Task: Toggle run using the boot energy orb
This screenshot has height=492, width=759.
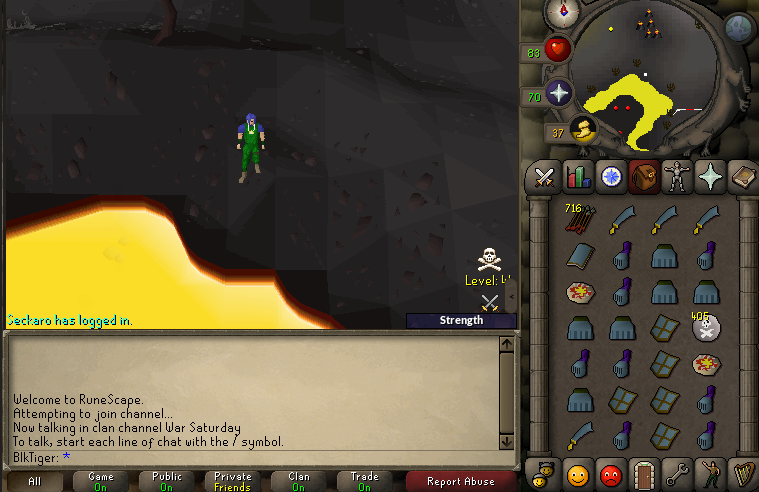Action: [582, 130]
